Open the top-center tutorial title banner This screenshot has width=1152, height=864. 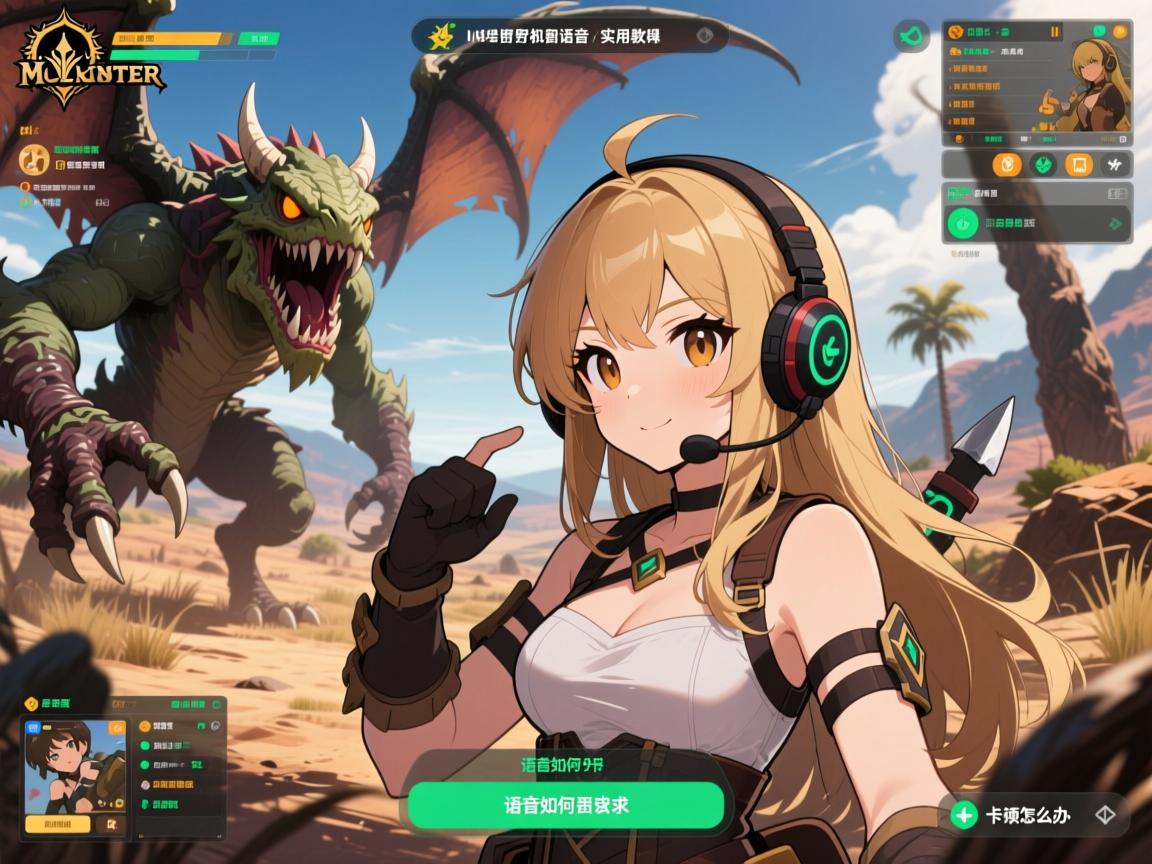point(570,36)
